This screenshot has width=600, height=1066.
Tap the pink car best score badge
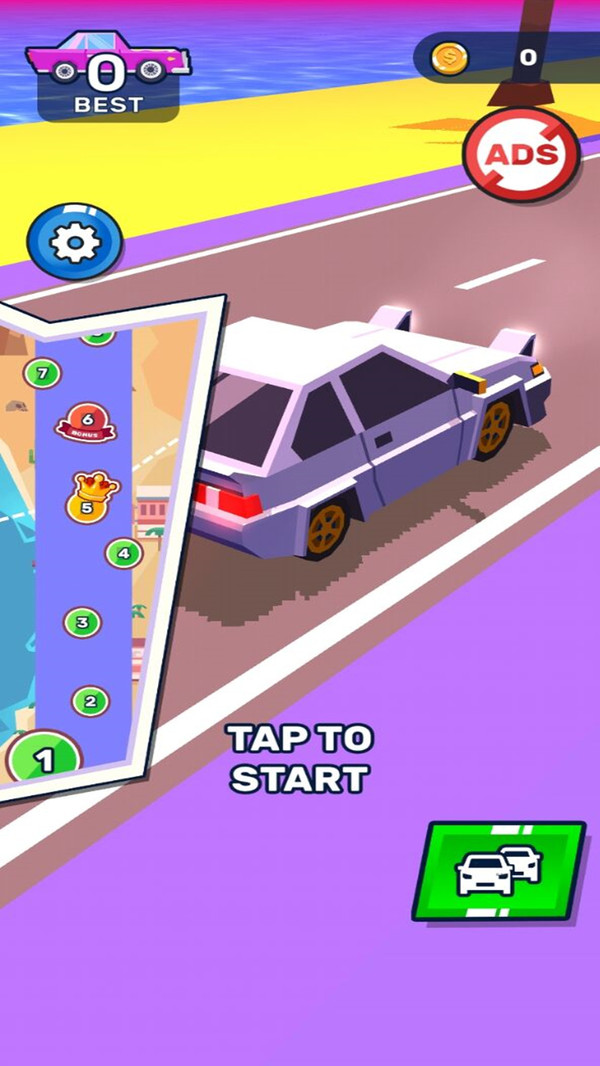tap(108, 76)
